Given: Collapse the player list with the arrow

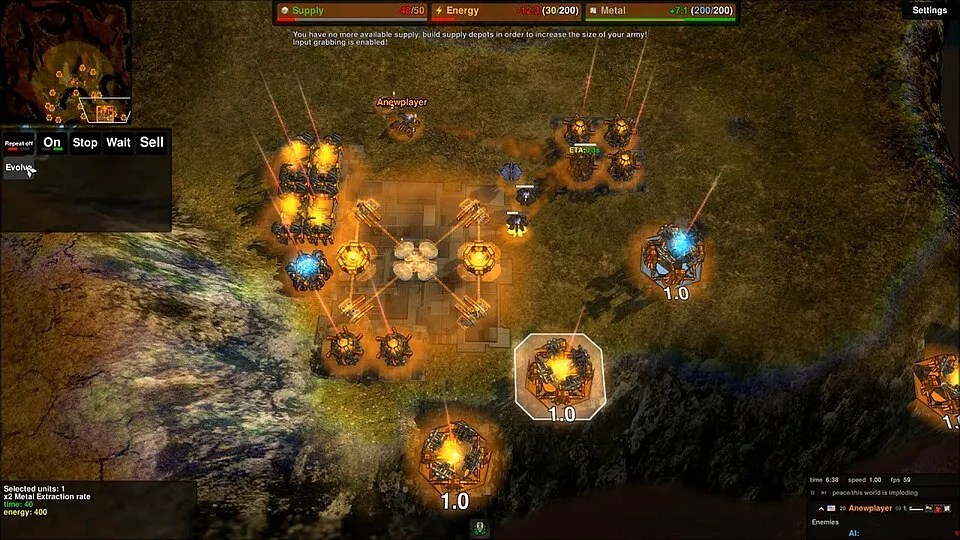Looking at the screenshot, I should click(x=821, y=508).
